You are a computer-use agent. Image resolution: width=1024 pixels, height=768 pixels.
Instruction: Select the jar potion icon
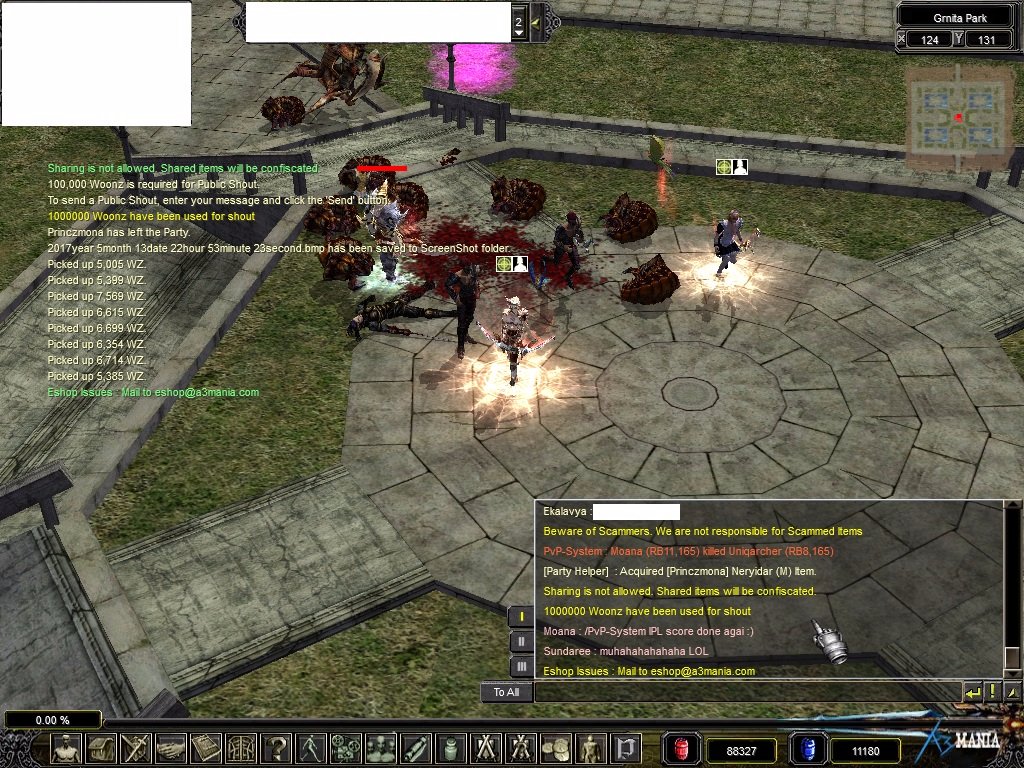[x=449, y=748]
